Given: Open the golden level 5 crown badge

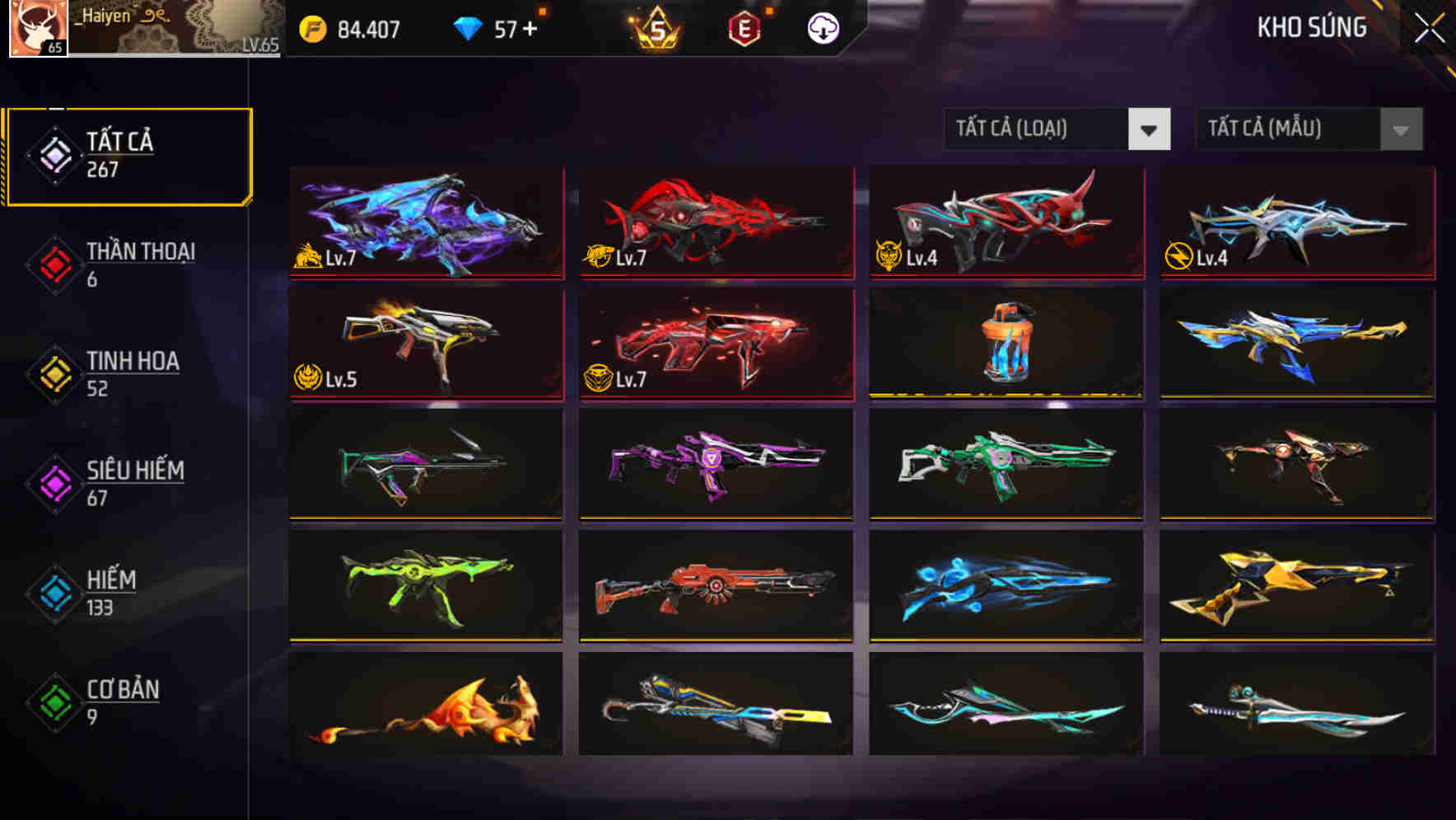Looking at the screenshot, I should 659,27.
